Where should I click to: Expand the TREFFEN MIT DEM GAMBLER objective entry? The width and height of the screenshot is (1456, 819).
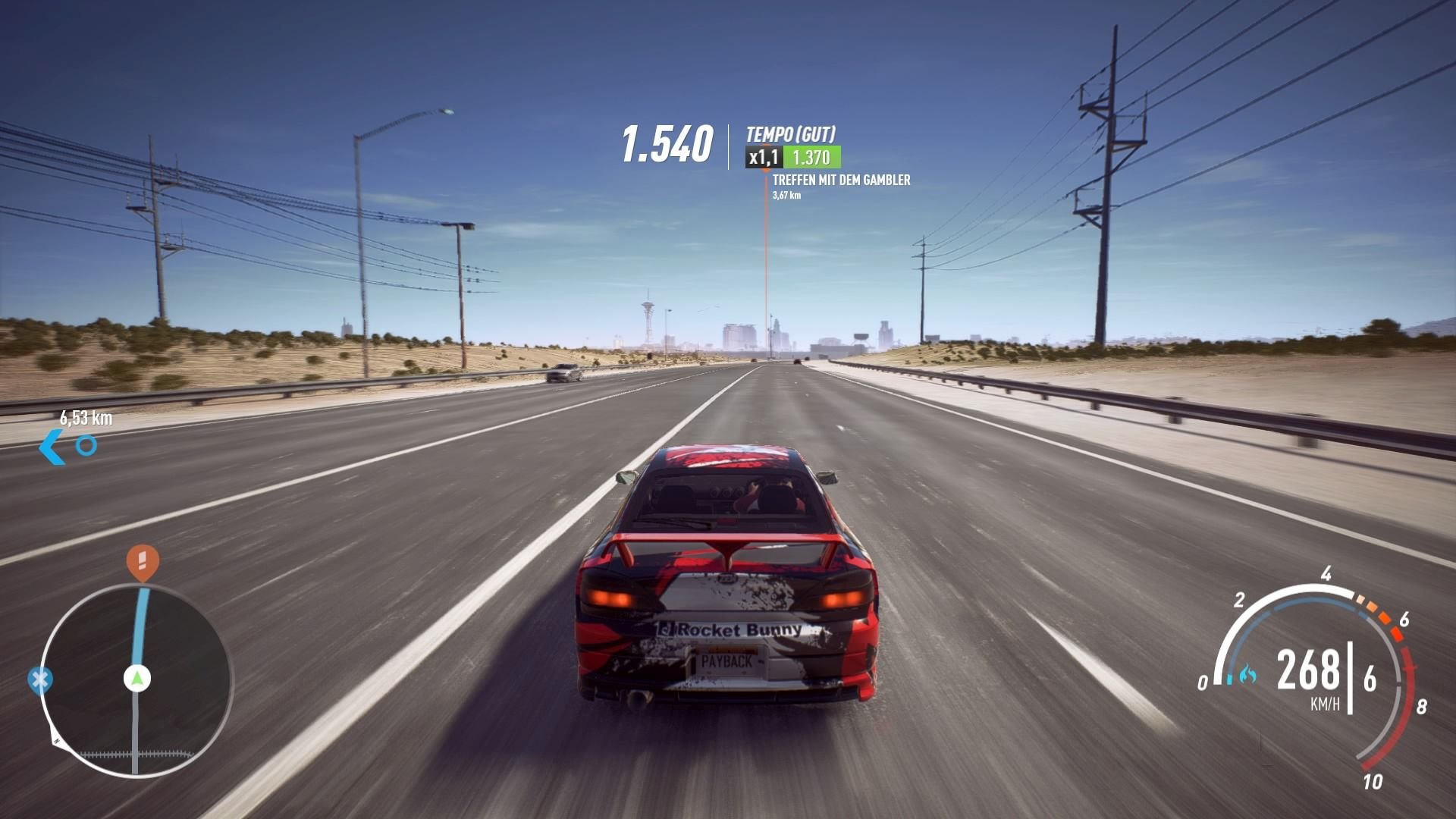click(x=842, y=180)
